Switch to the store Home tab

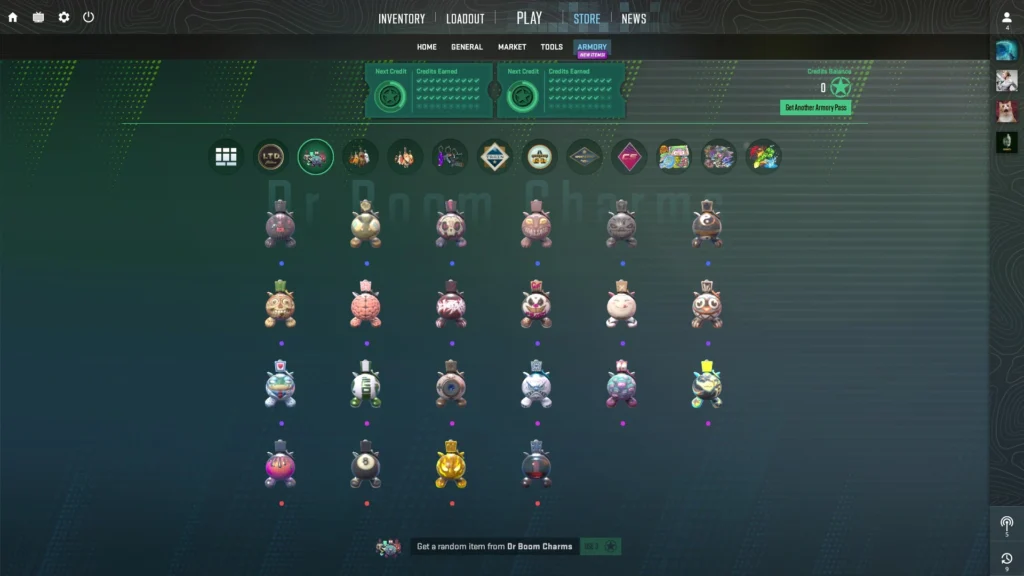coord(427,47)
